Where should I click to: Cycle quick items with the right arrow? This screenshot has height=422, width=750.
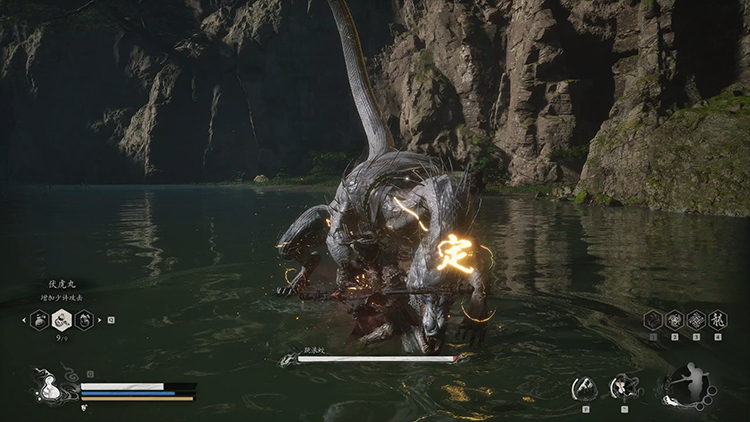pyautogui.click(x=101, y=320)
